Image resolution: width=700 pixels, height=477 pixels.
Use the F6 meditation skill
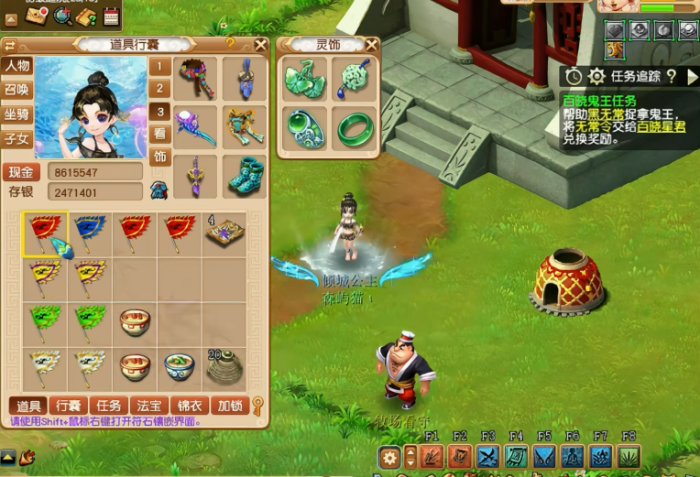[573, 457]
